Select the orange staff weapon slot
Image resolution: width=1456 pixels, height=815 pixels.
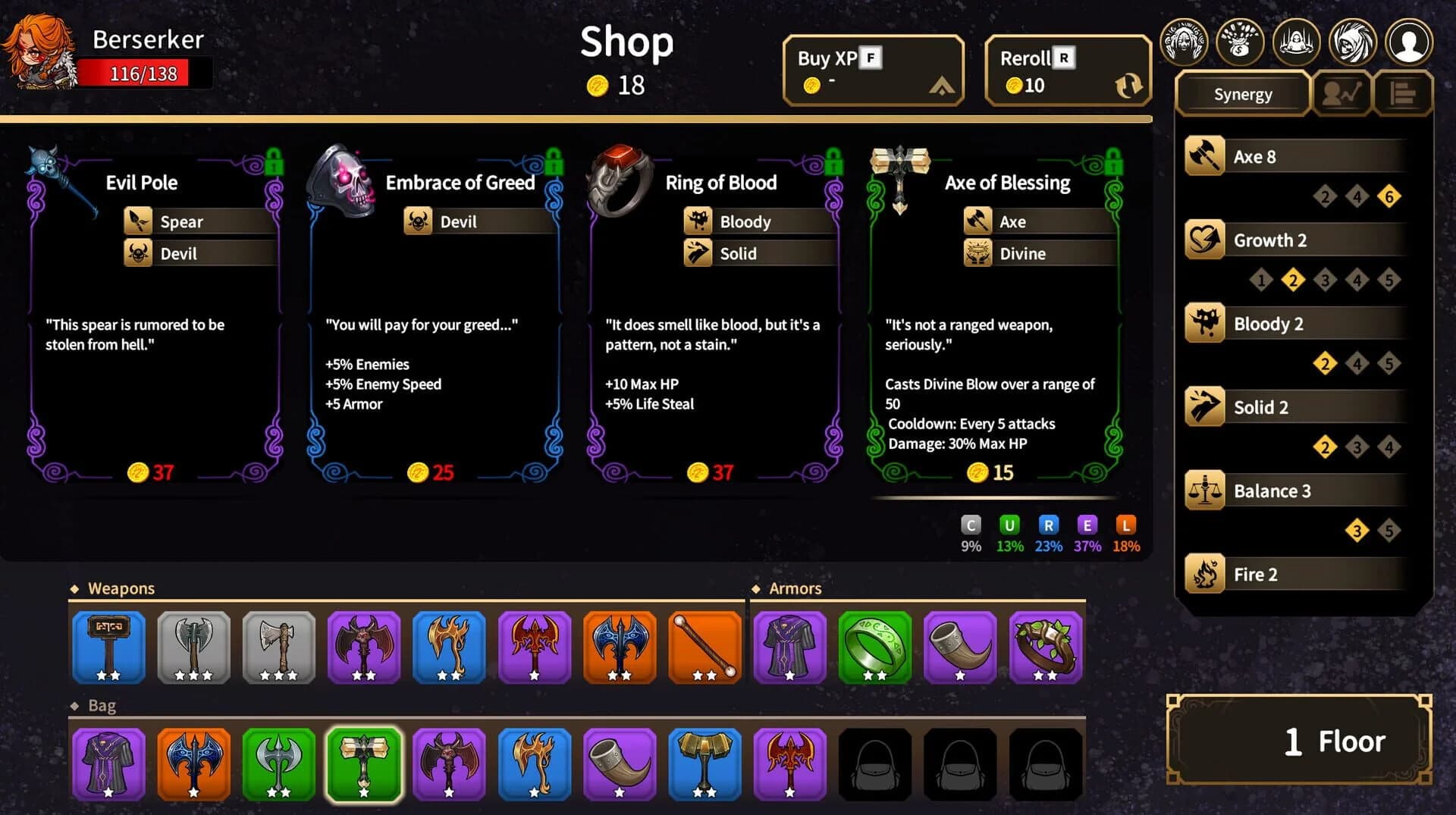tap(704, 647)
